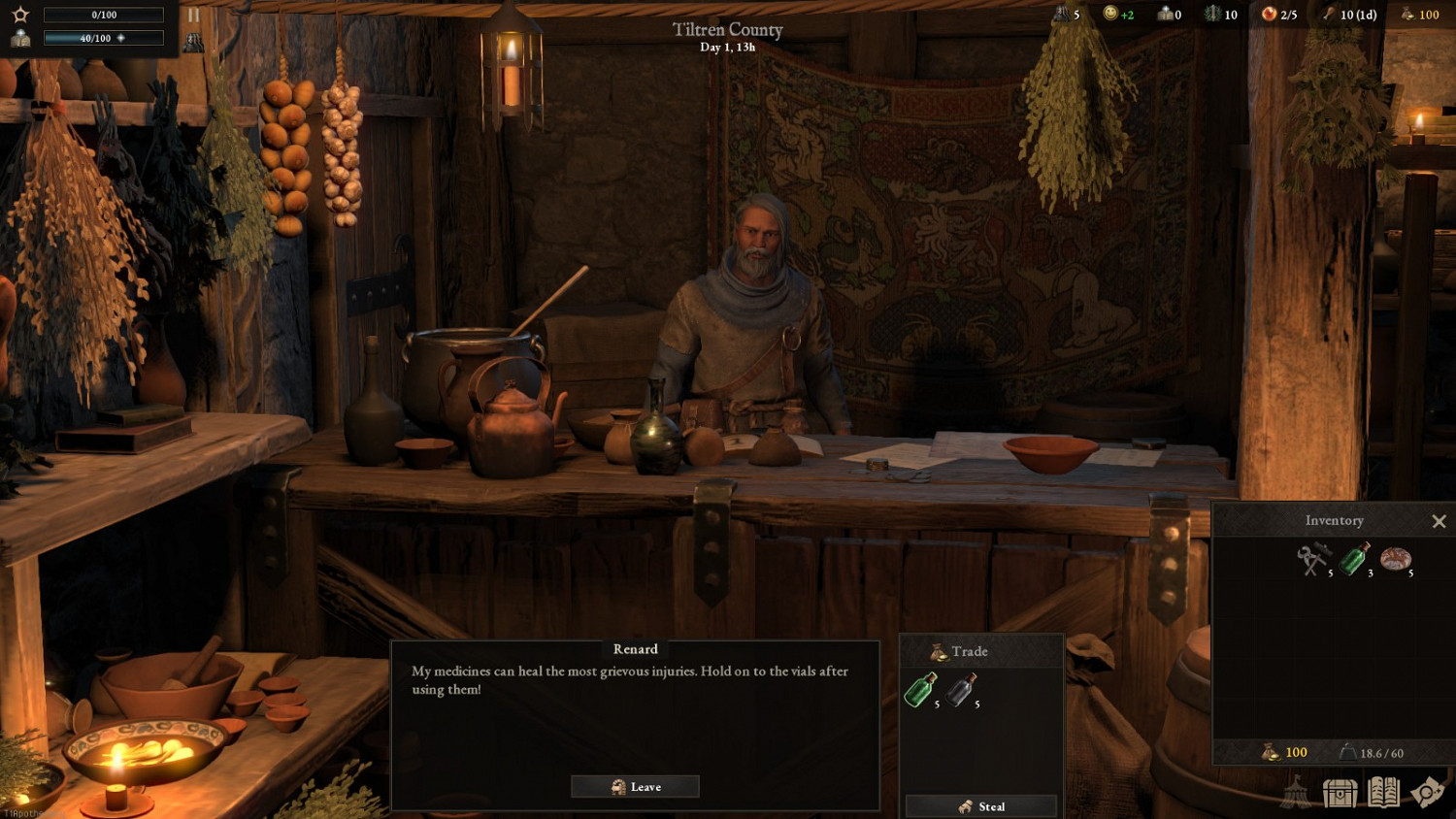Image resolution: width=1456 pixels, height=819 pixels.
Task: Toggle the pause button
Action: [x=193, y=15]
